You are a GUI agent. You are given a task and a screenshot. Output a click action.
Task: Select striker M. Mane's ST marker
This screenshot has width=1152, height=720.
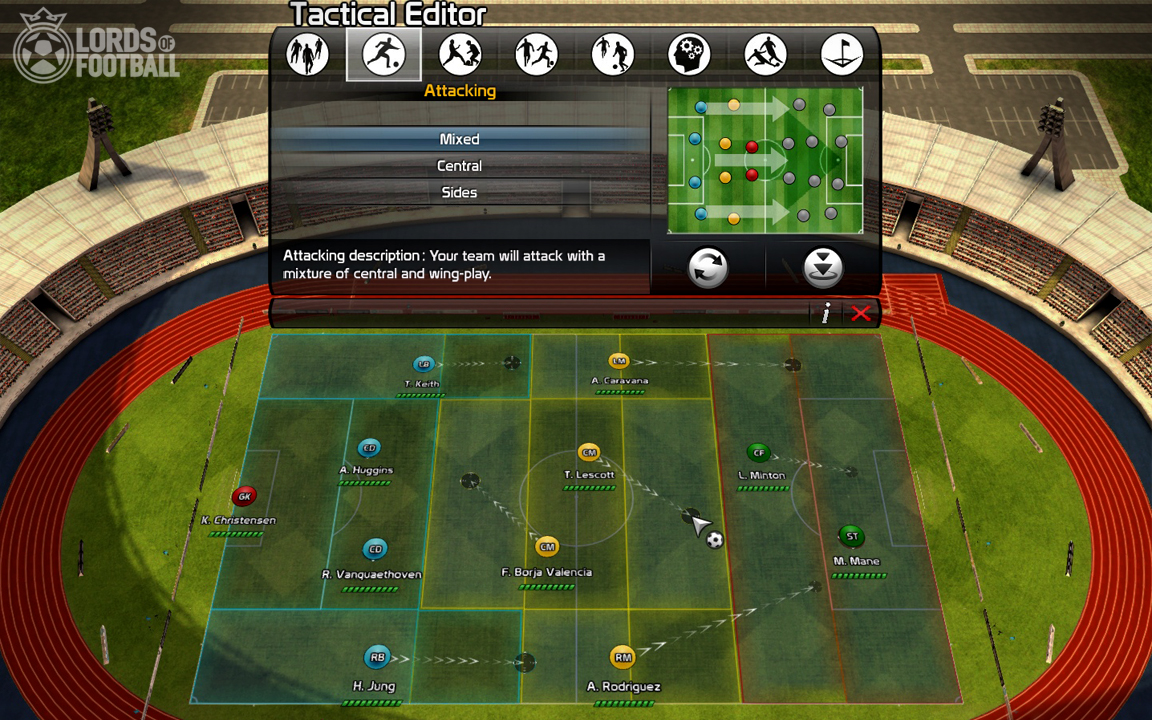[x=852, y=537]
